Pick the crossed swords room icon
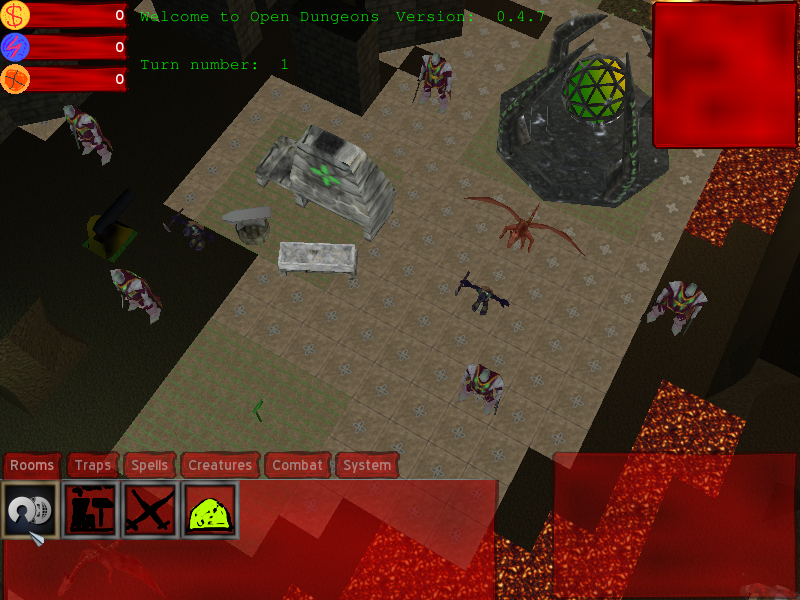Screen dimensions: 800x600 pyautogui.click(x=150, y=509)
